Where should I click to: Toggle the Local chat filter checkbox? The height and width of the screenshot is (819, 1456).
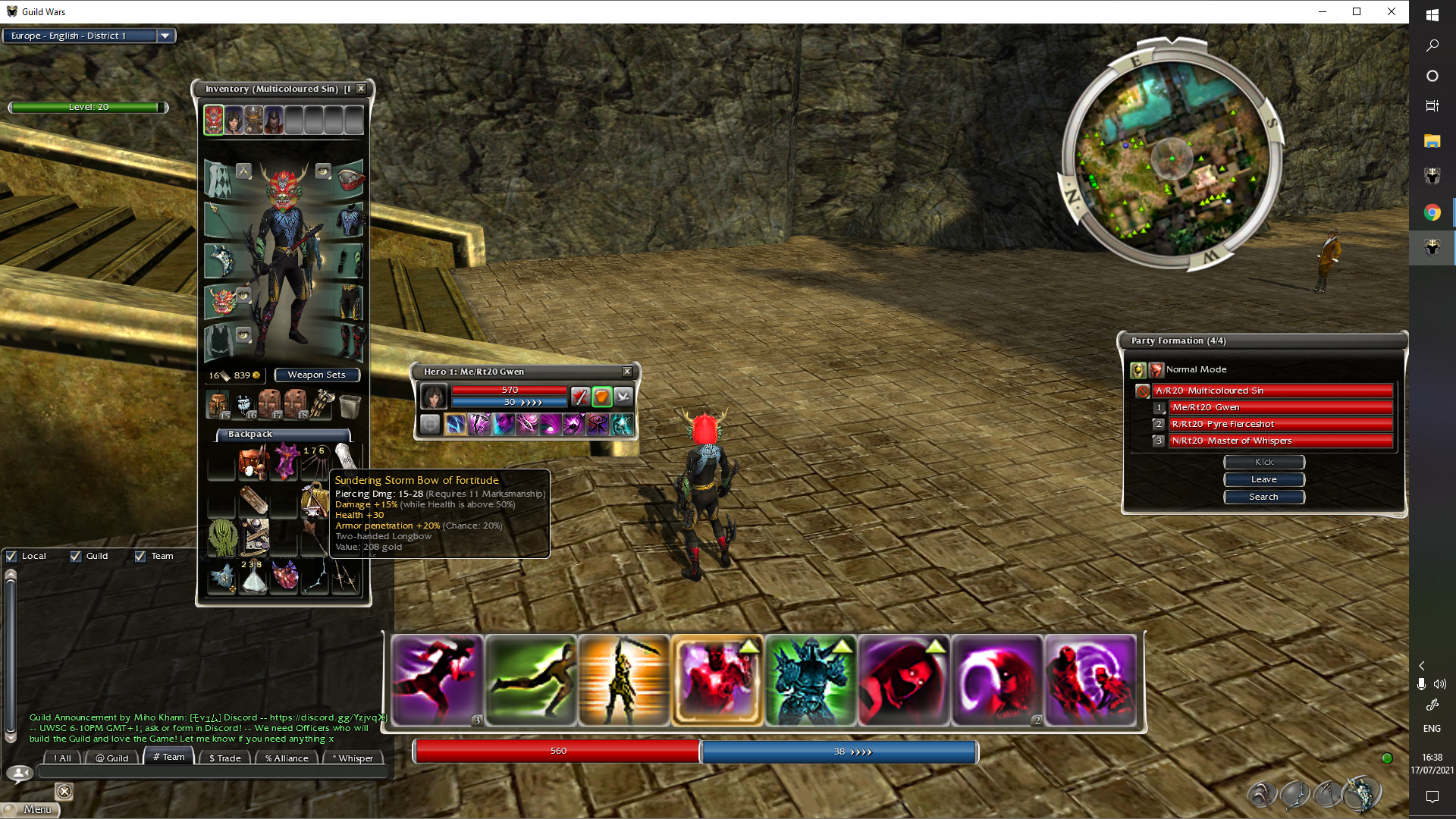point(12,557)
